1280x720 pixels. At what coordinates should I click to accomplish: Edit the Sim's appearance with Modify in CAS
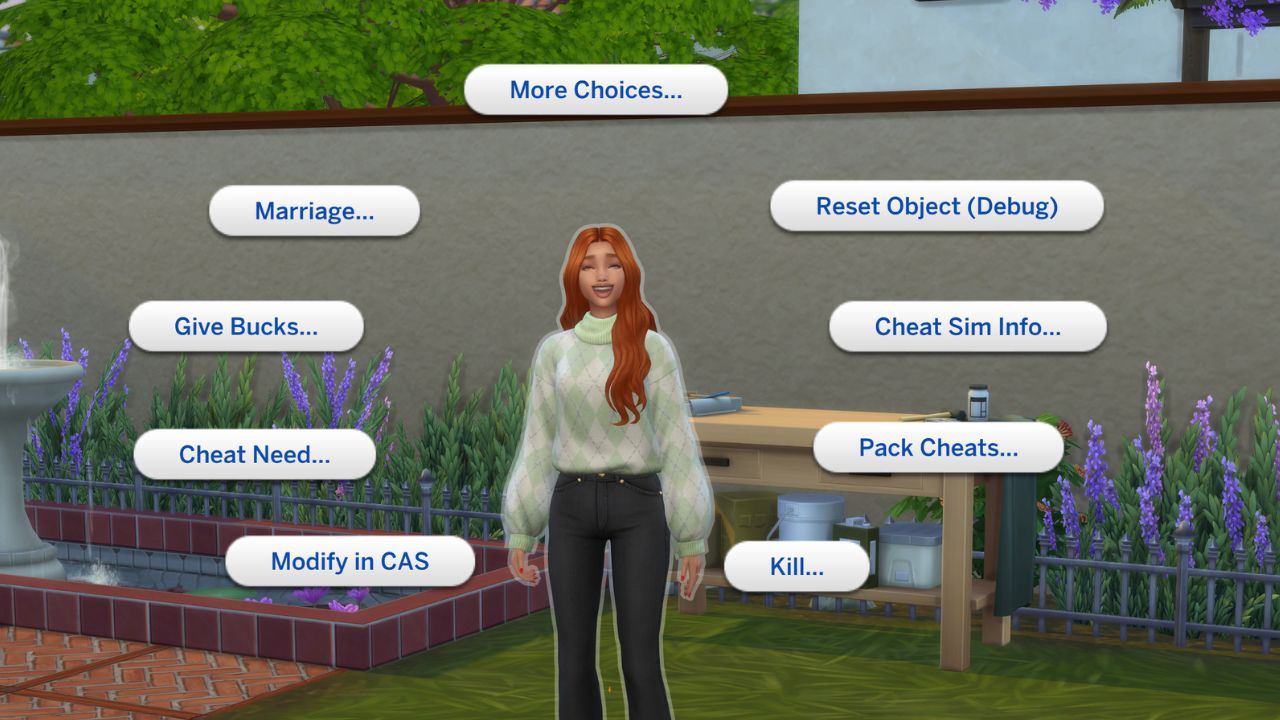pos(350,561)
